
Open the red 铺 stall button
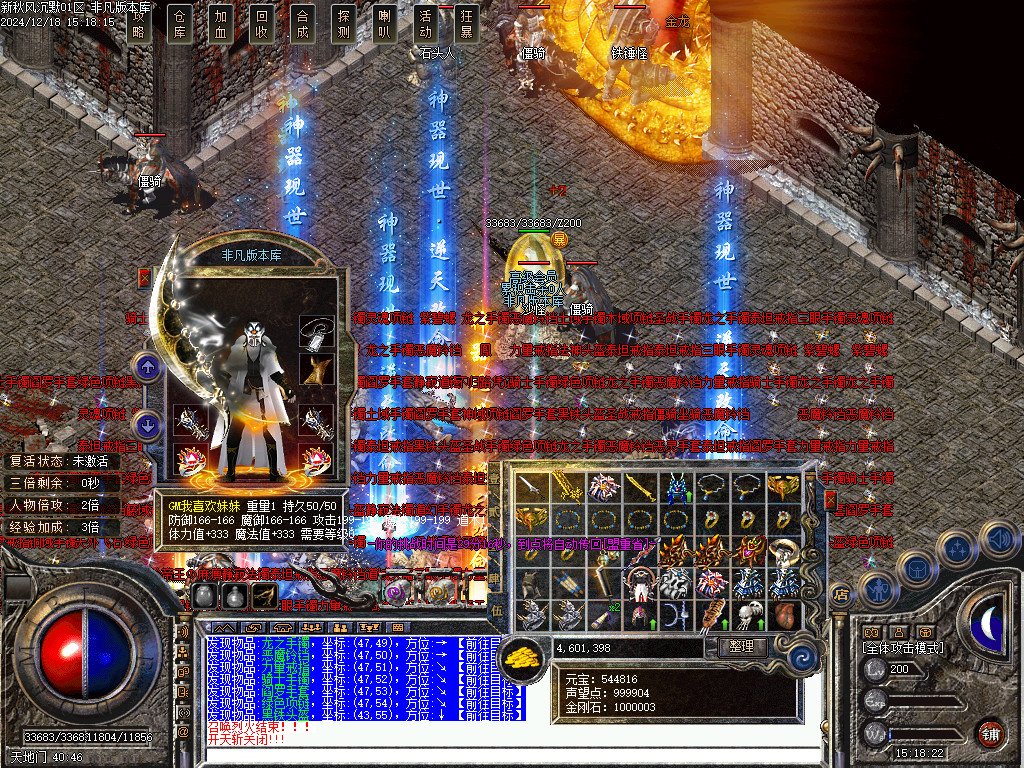coord(990,733)
